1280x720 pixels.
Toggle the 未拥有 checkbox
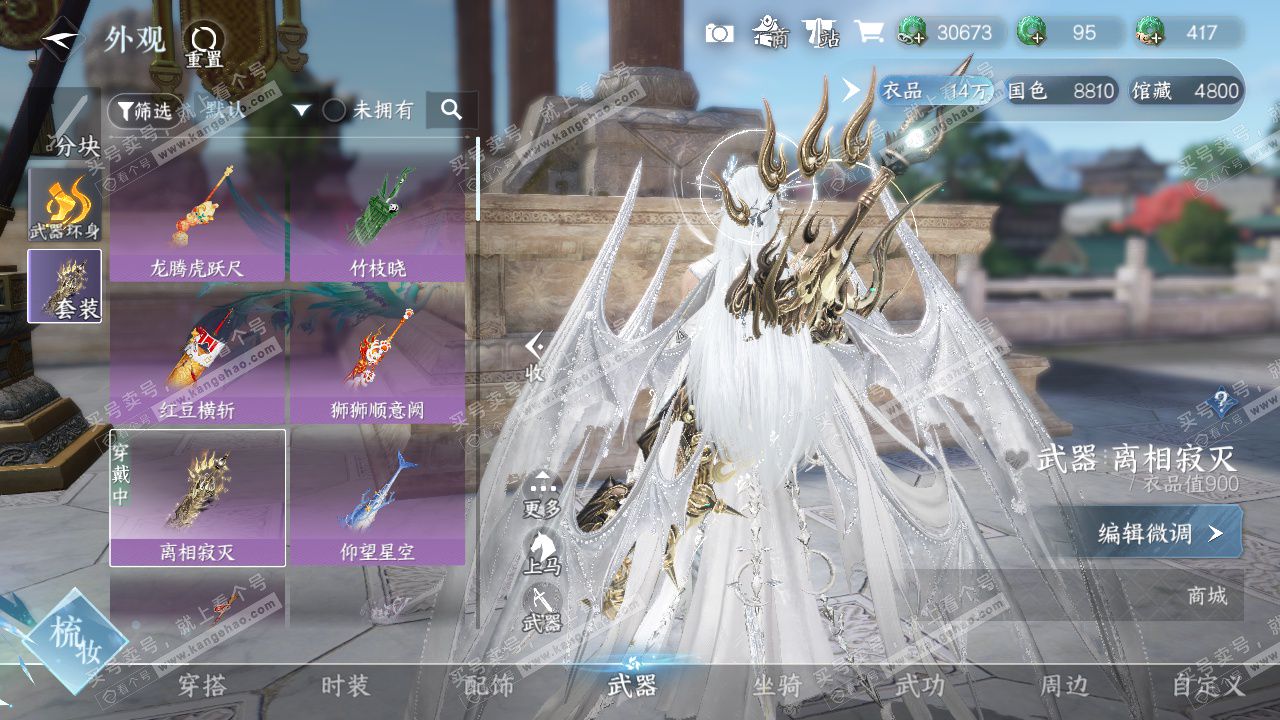click(335, 111)
